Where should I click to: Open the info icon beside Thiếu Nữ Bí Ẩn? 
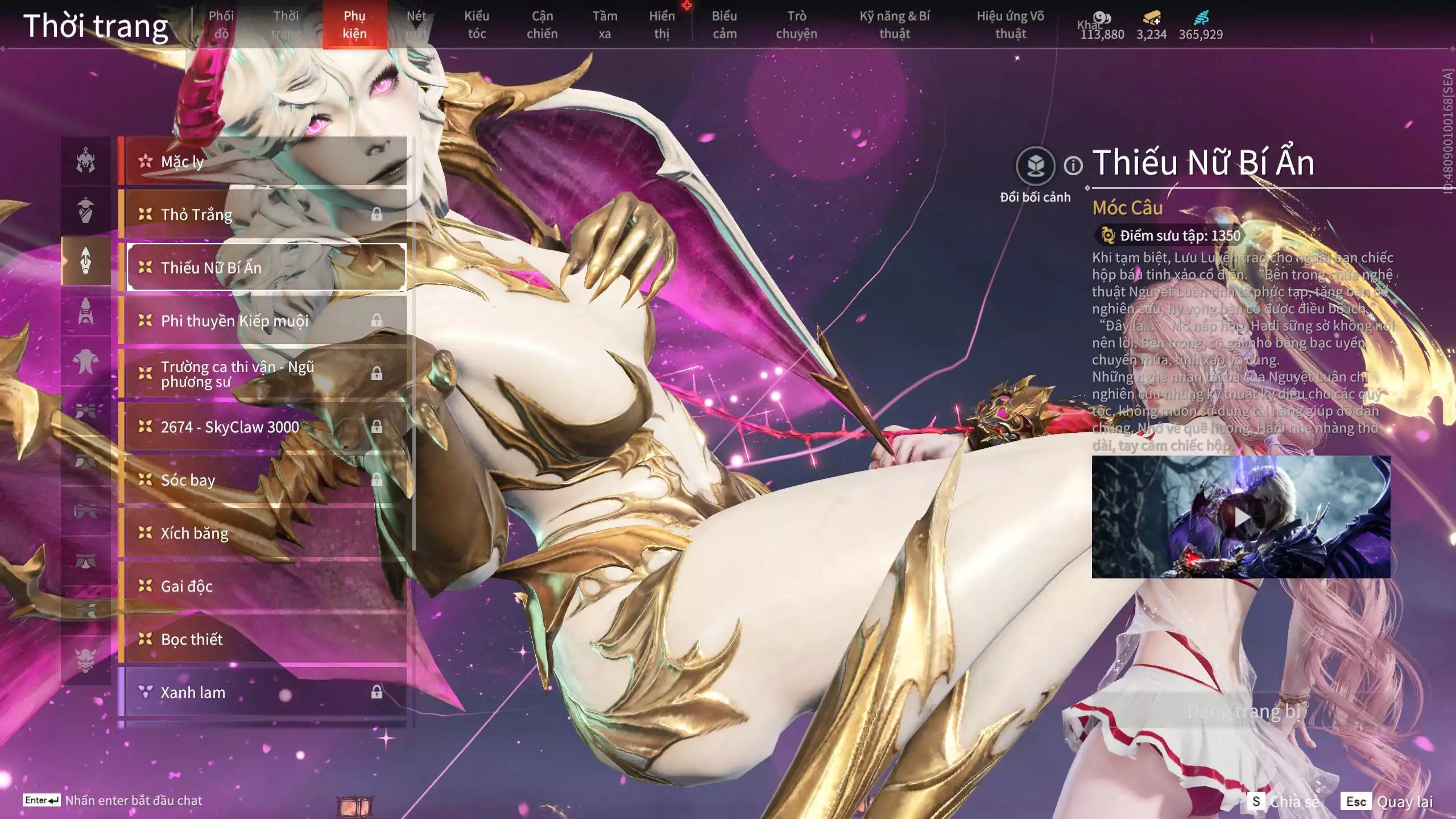tap(1073, 166)
